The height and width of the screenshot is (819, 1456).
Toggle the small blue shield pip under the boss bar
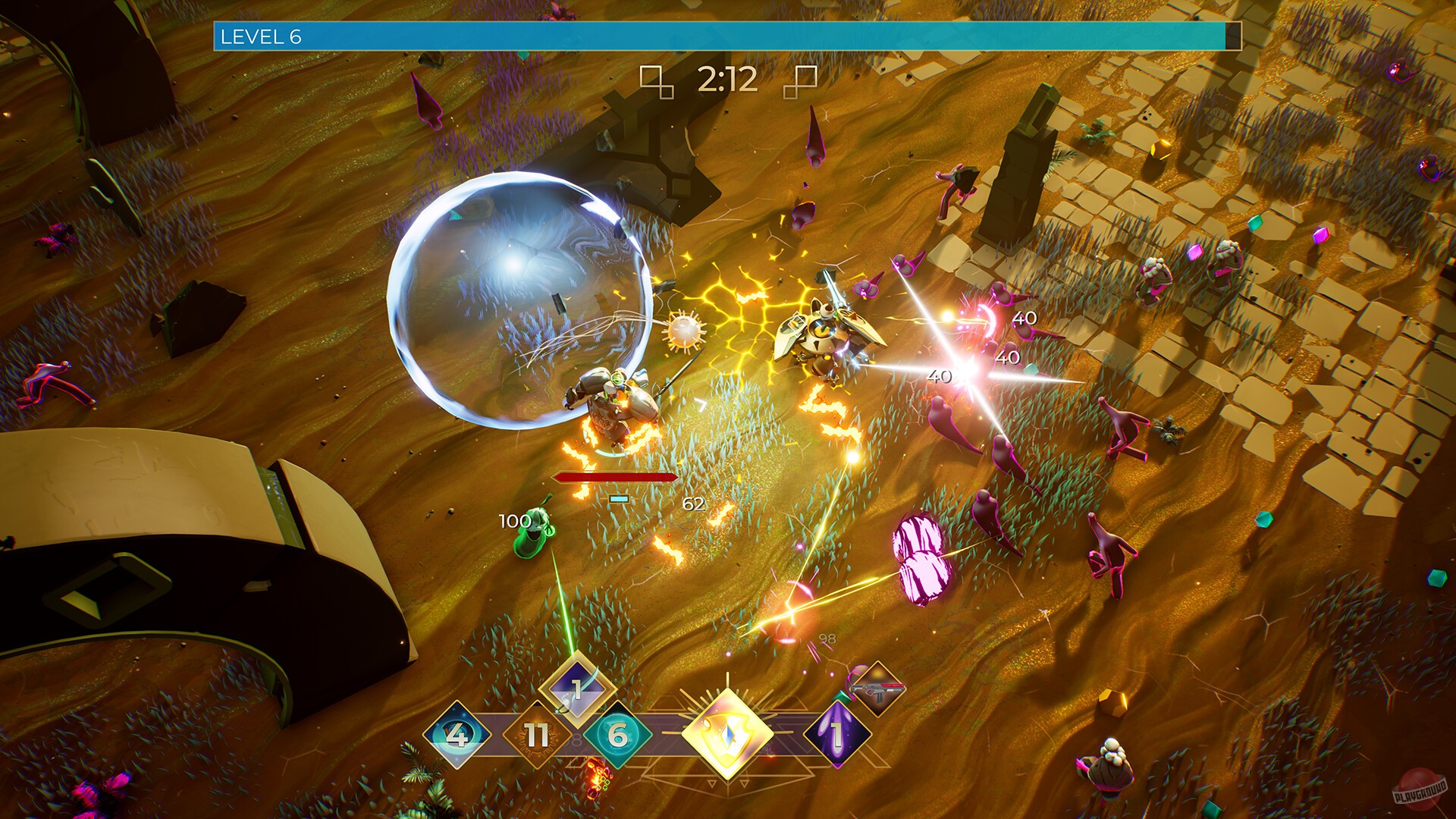point(618,498)
